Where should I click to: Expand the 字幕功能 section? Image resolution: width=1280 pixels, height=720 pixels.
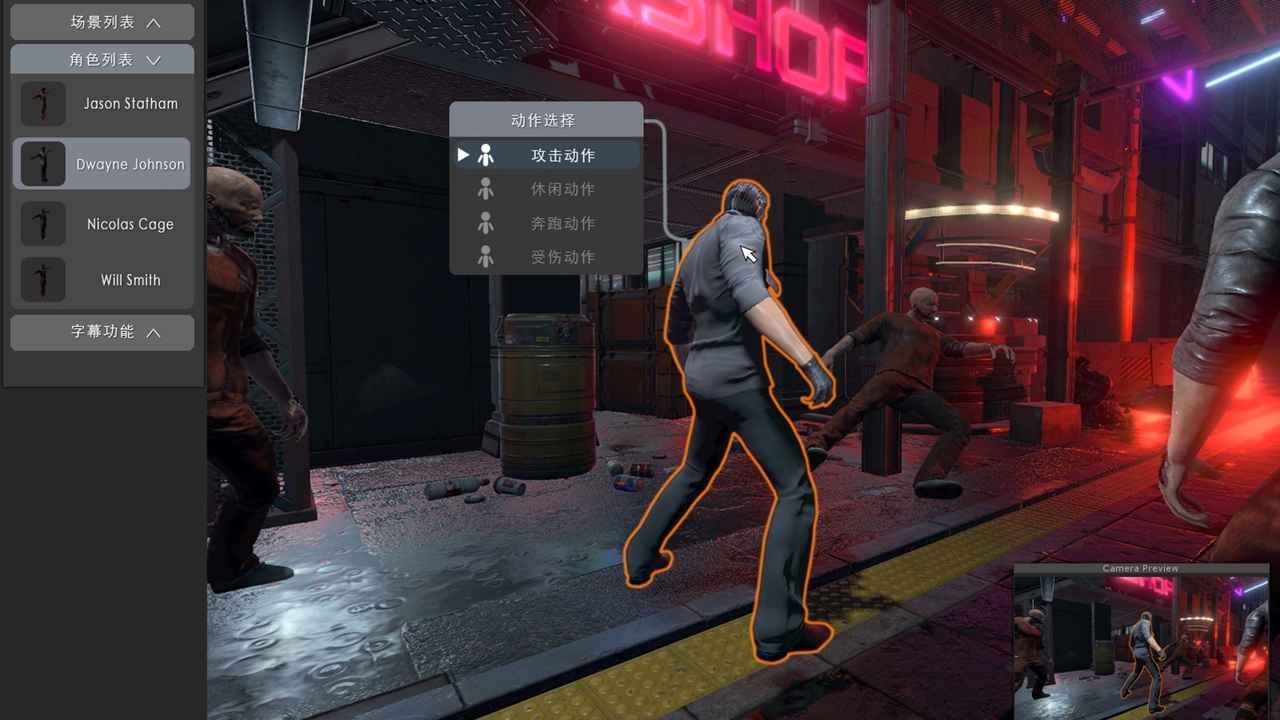tap(102, 332)
